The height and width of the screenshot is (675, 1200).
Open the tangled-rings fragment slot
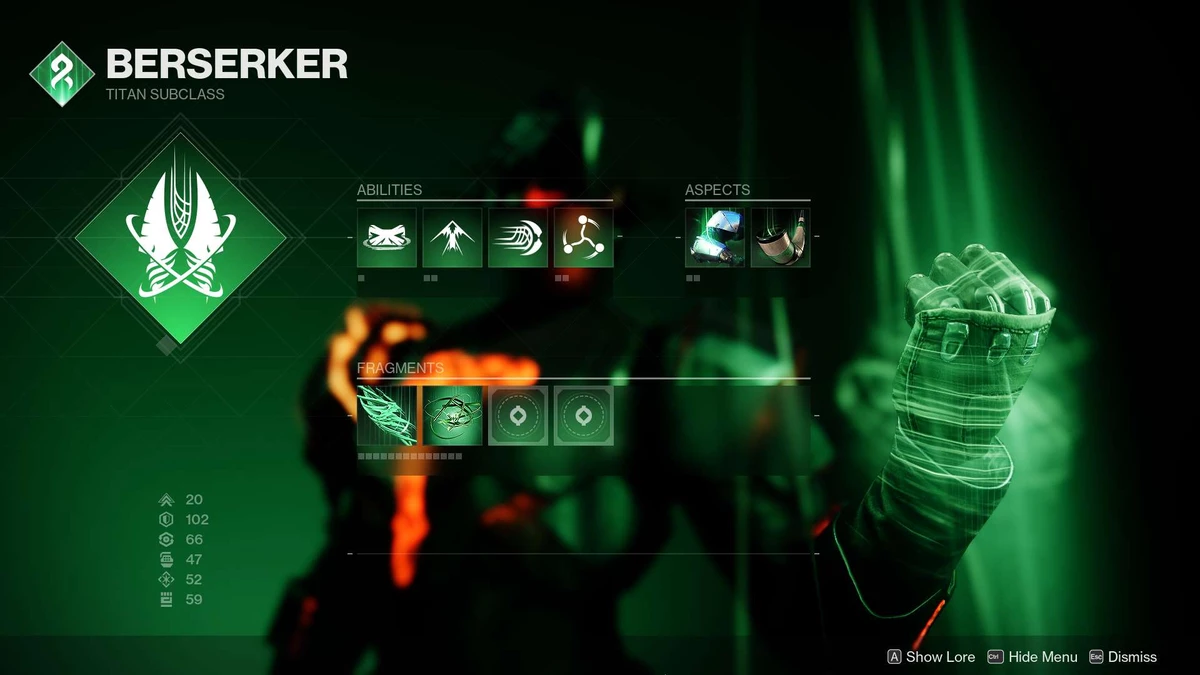pyautogui.click(x=452, y=416)
